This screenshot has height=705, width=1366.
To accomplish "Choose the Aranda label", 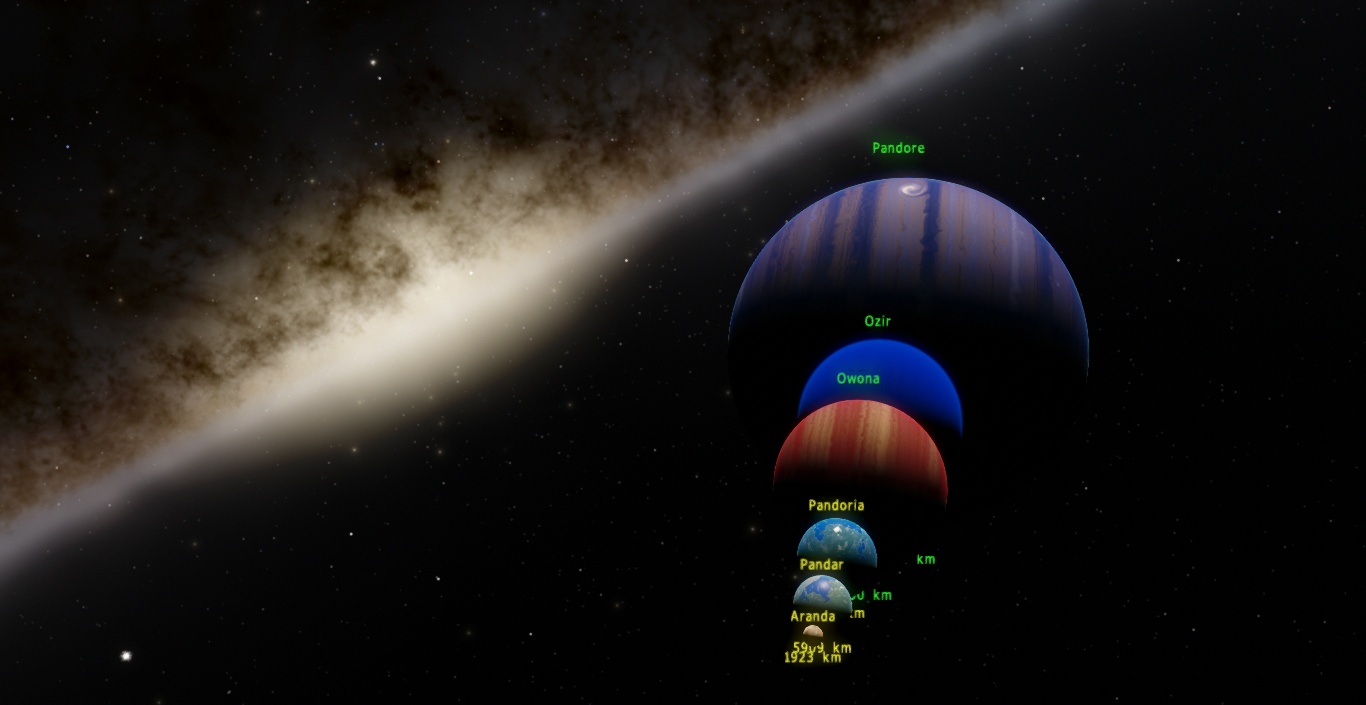I will 812,617.
